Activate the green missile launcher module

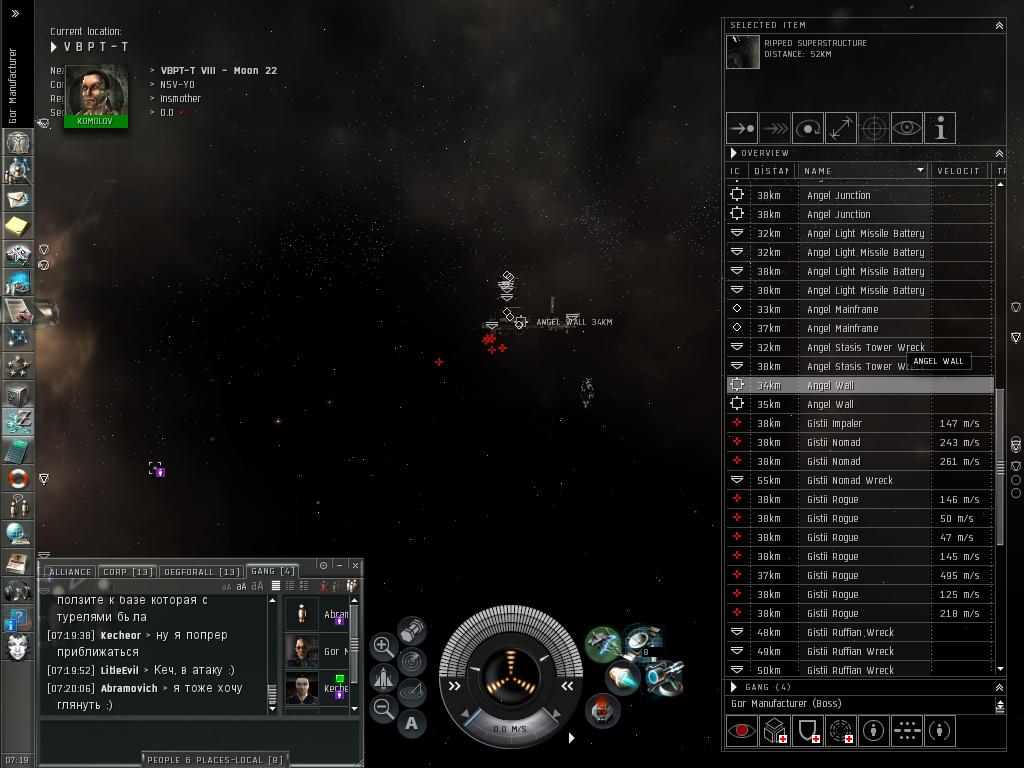click(602, 642)
